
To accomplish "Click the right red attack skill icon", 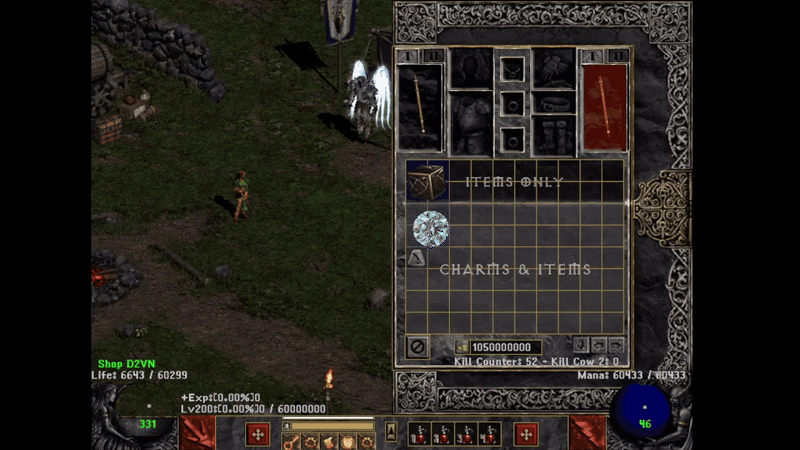I will (588, 434).
